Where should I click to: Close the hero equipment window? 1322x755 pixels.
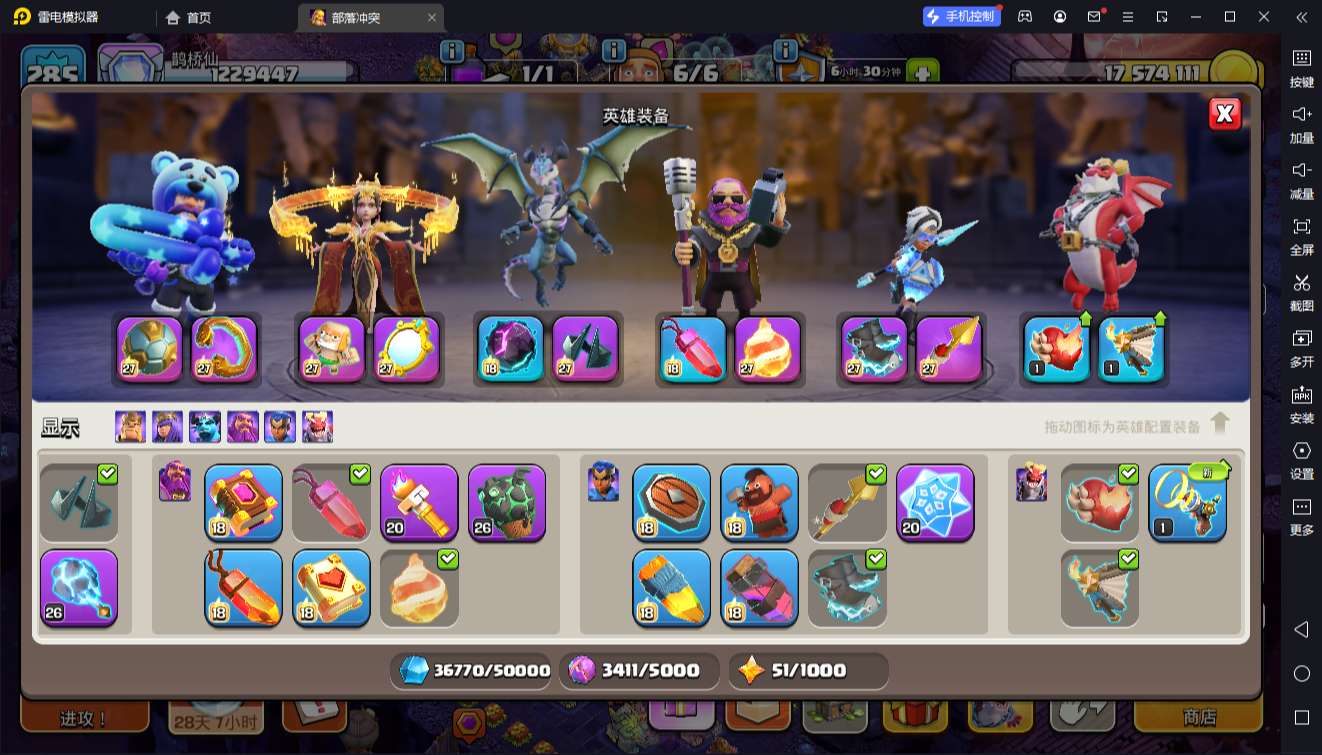click(x=1224, y=114)
